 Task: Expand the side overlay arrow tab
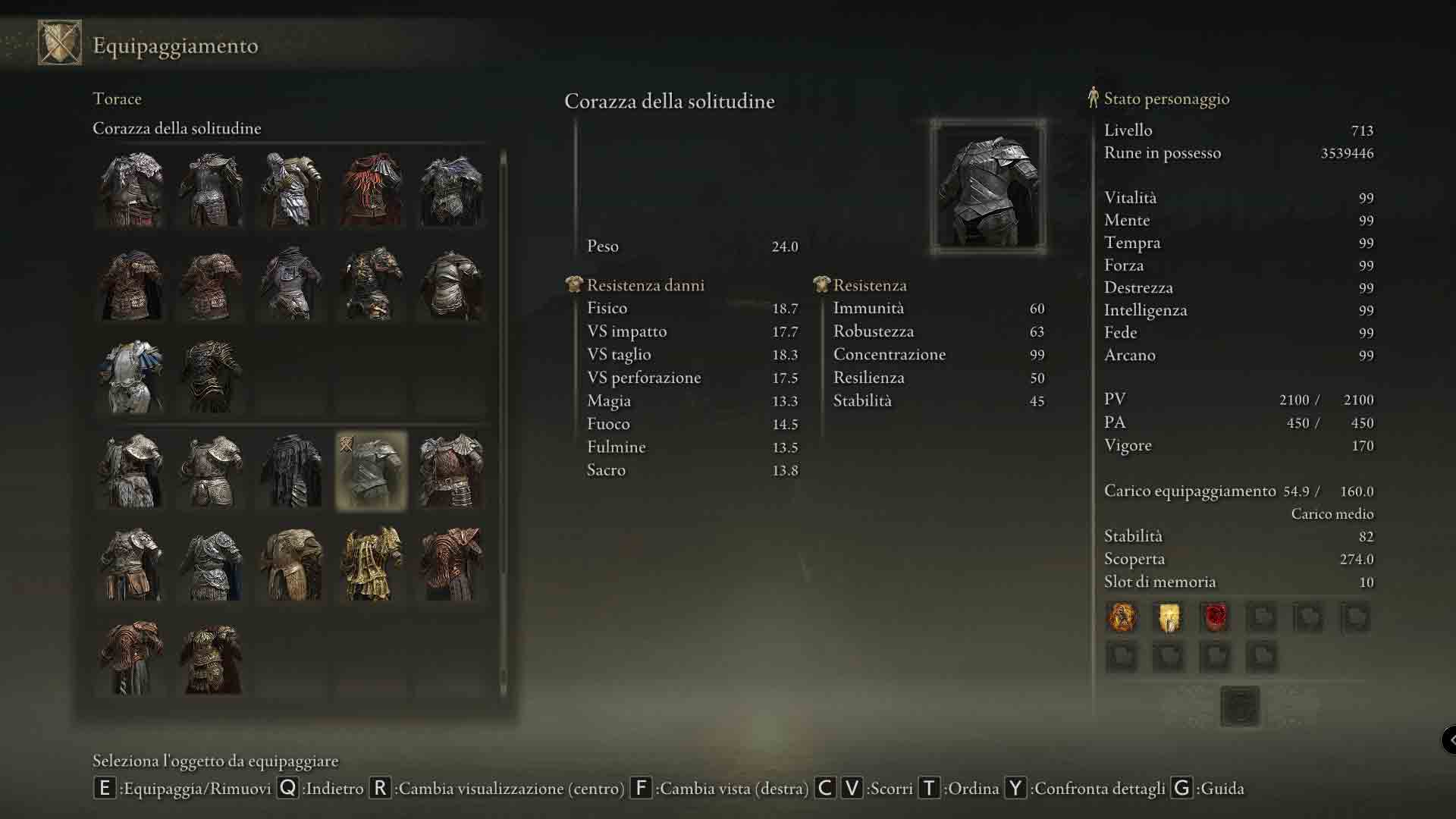1449,739
